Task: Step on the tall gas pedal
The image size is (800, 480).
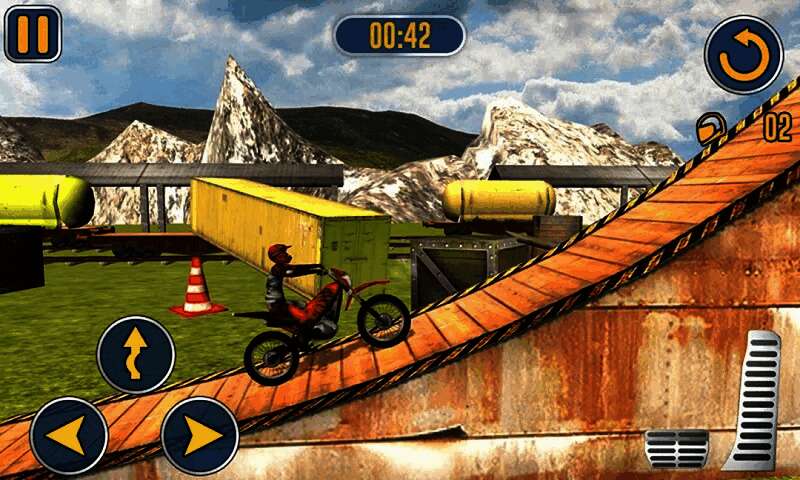Action: [755, 400]
